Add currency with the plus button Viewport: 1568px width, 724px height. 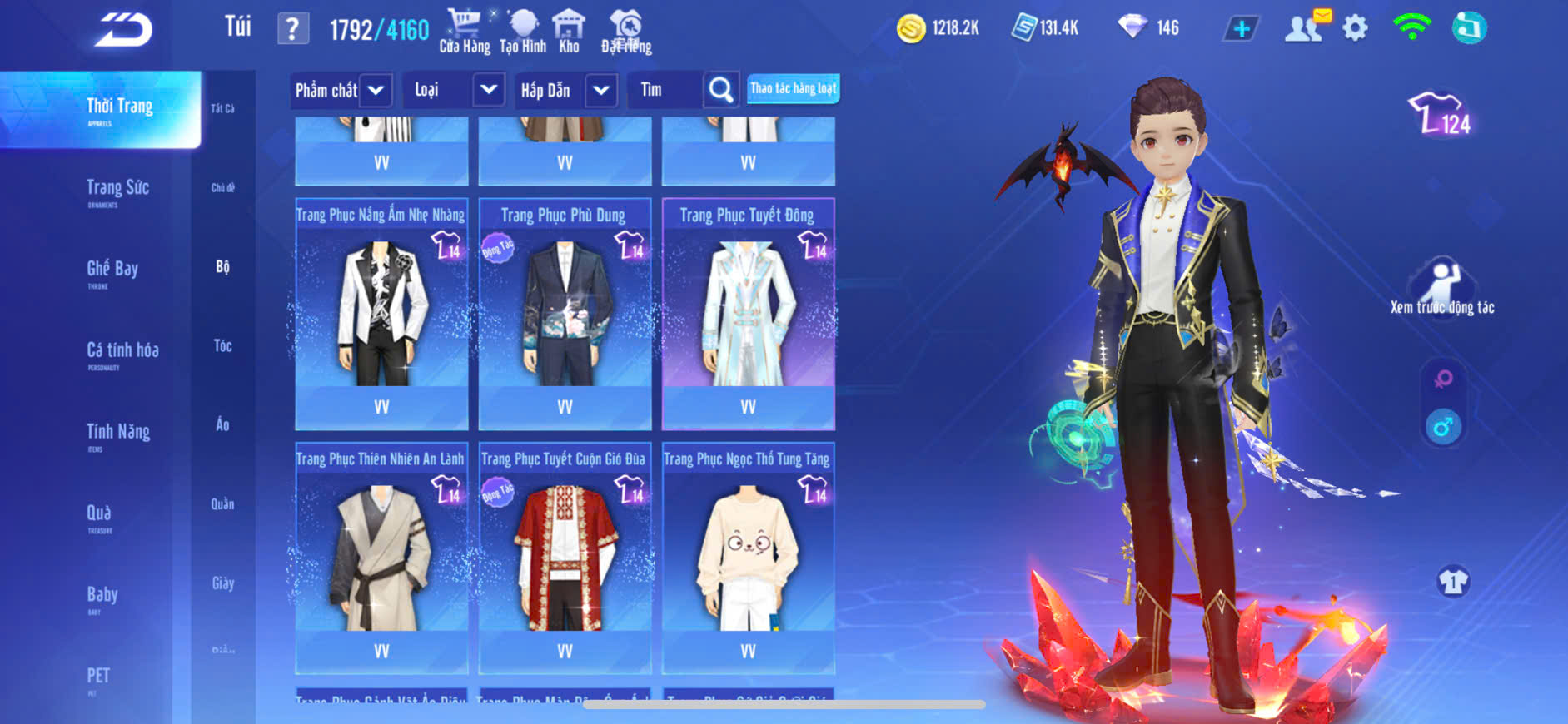[x=1241, y=29]
